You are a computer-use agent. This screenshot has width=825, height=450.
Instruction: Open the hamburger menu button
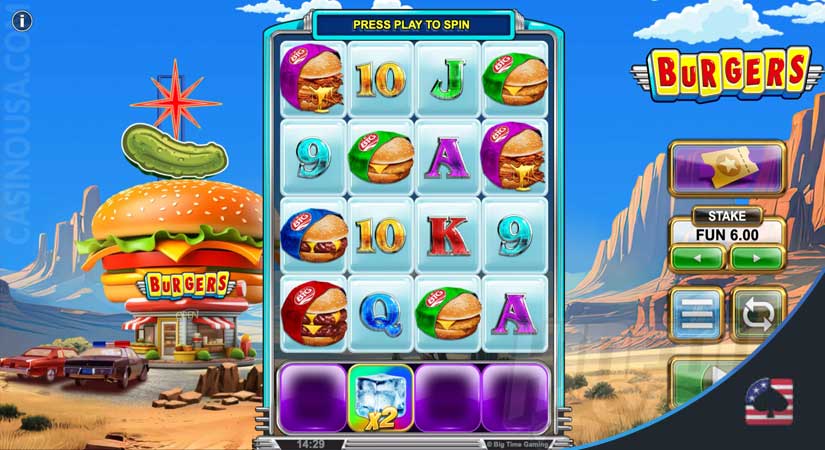click(x=695, y=314)
